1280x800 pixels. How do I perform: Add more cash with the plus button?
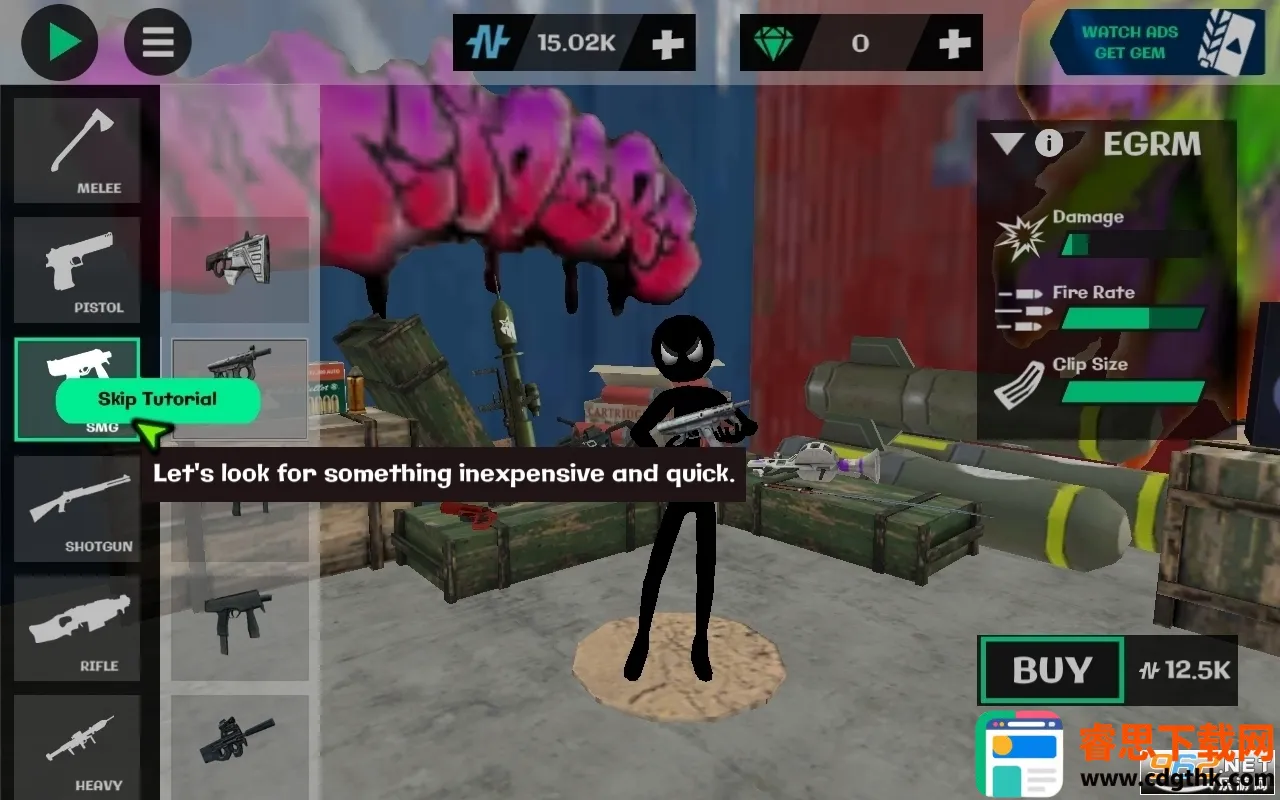[668, 43]
